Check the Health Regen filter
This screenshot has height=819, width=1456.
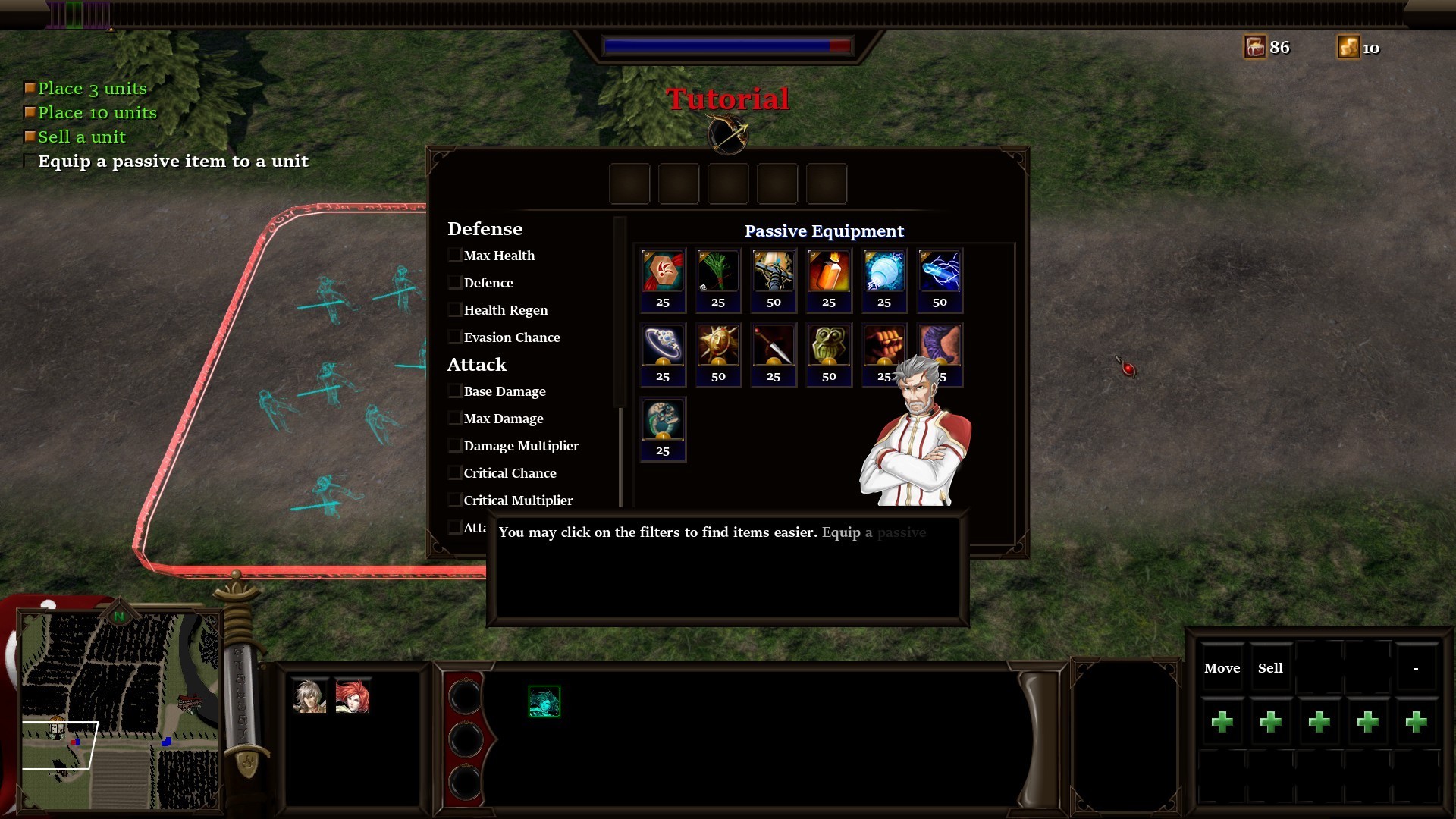point(455,310)
